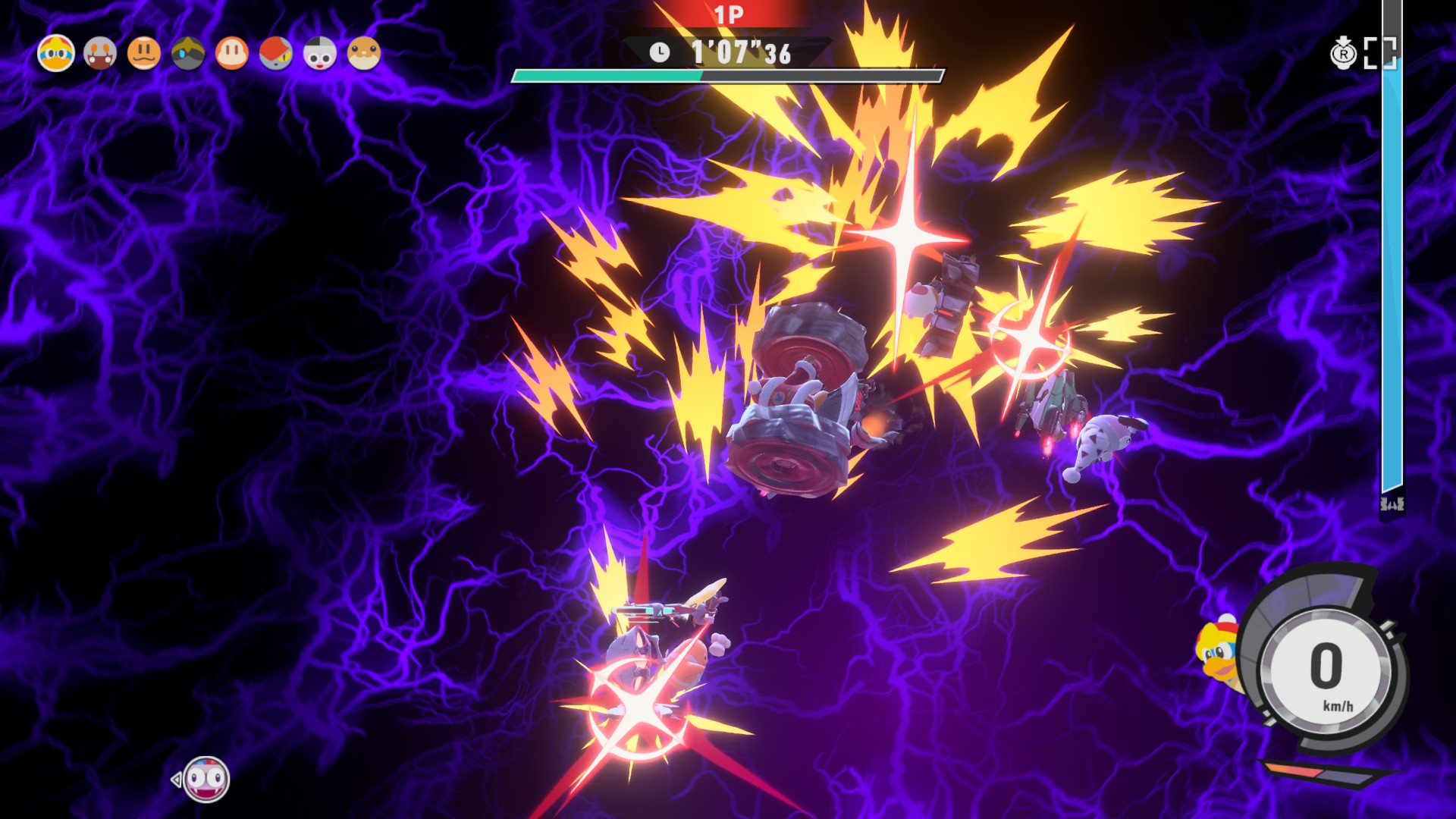Image resolution: width=1456 pixels, height=819 pixels.
Task: Pick the Waddle Dee rider icon
Action: 232,54
